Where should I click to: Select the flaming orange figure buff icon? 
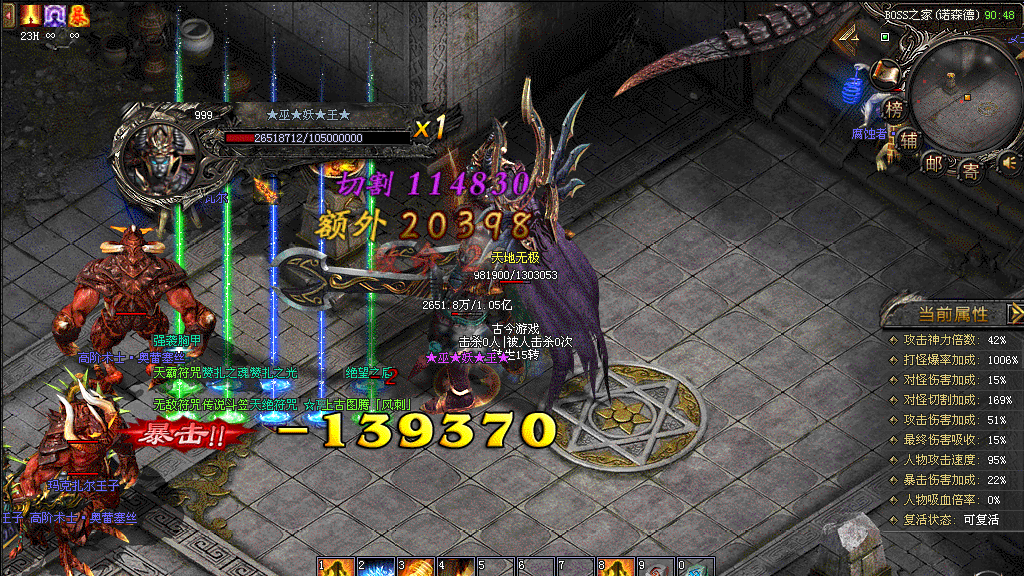click(x=77, y=15)
